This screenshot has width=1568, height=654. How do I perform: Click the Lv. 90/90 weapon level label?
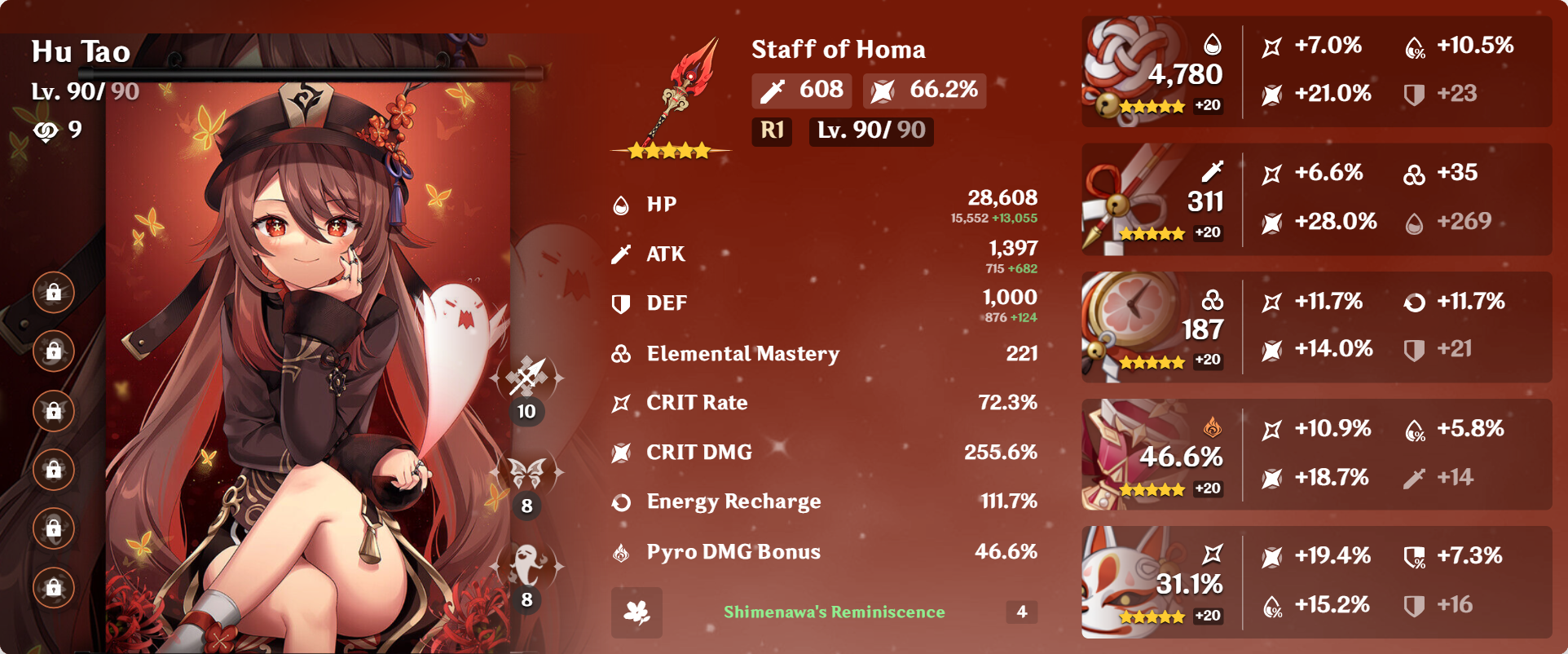[x=870, y=131]
